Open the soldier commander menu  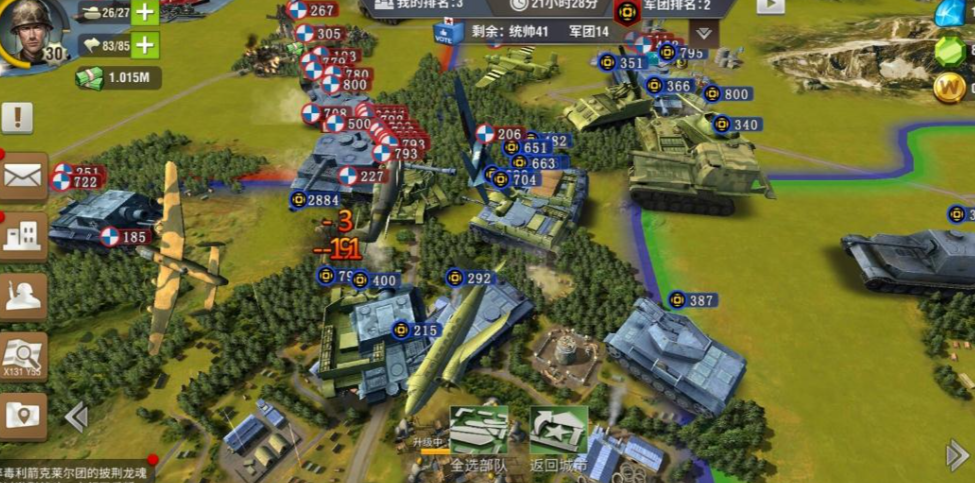coord(23,296)
